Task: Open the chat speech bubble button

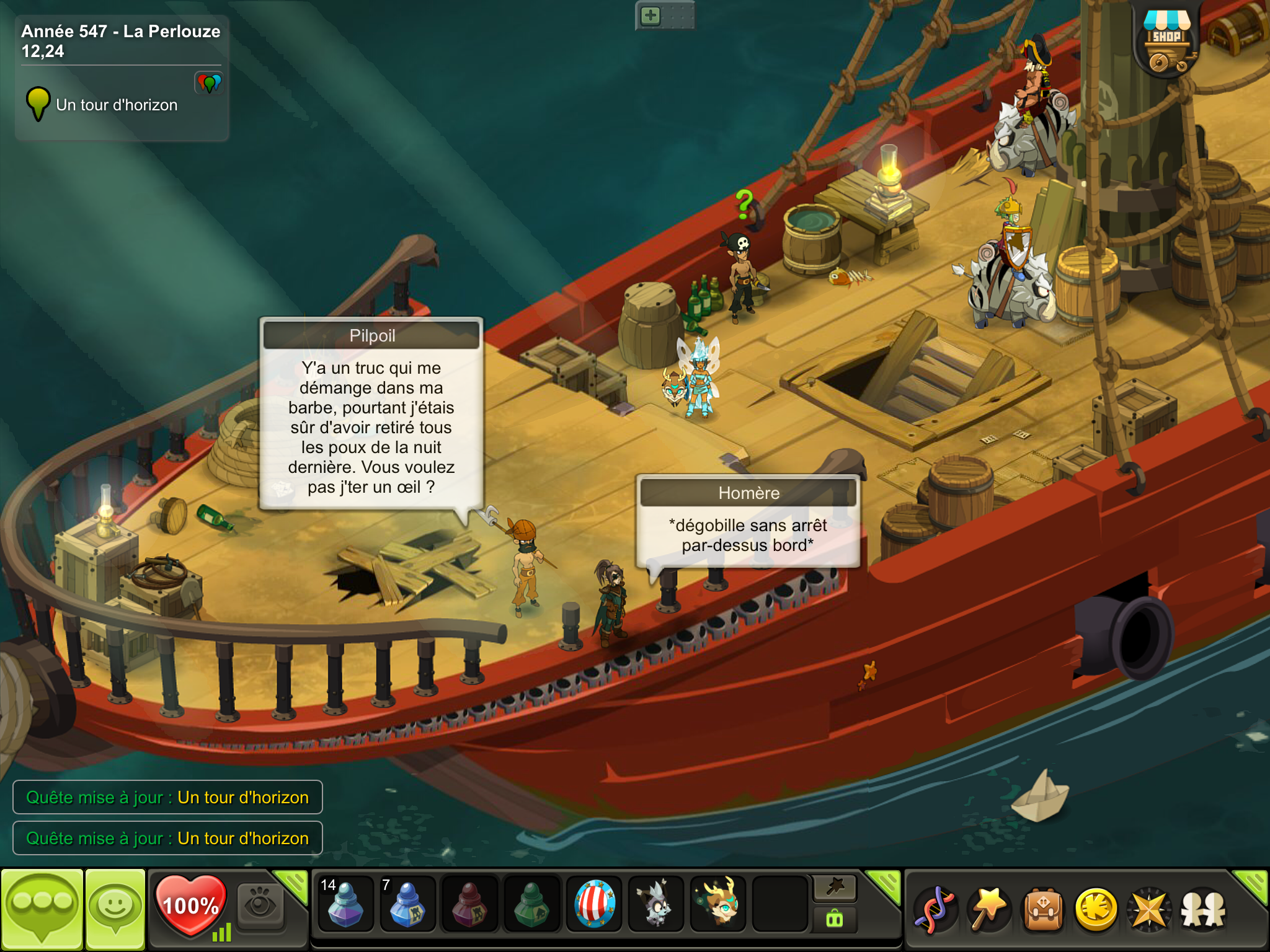Action: (x=42, y=907)
